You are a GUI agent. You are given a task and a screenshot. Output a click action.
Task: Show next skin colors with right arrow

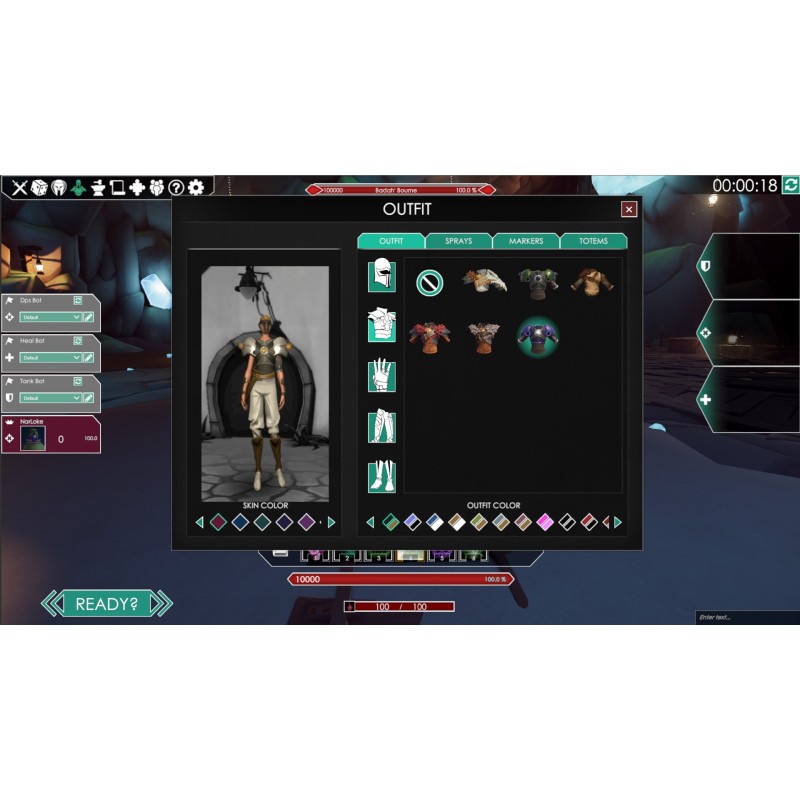(332, 522)
